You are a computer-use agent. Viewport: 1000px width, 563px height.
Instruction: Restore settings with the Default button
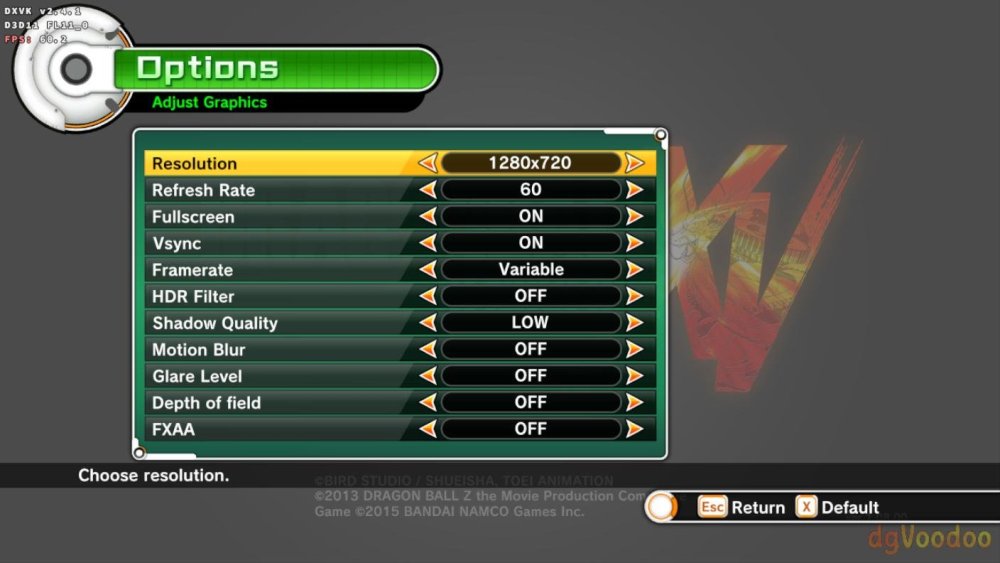(837, 507)
